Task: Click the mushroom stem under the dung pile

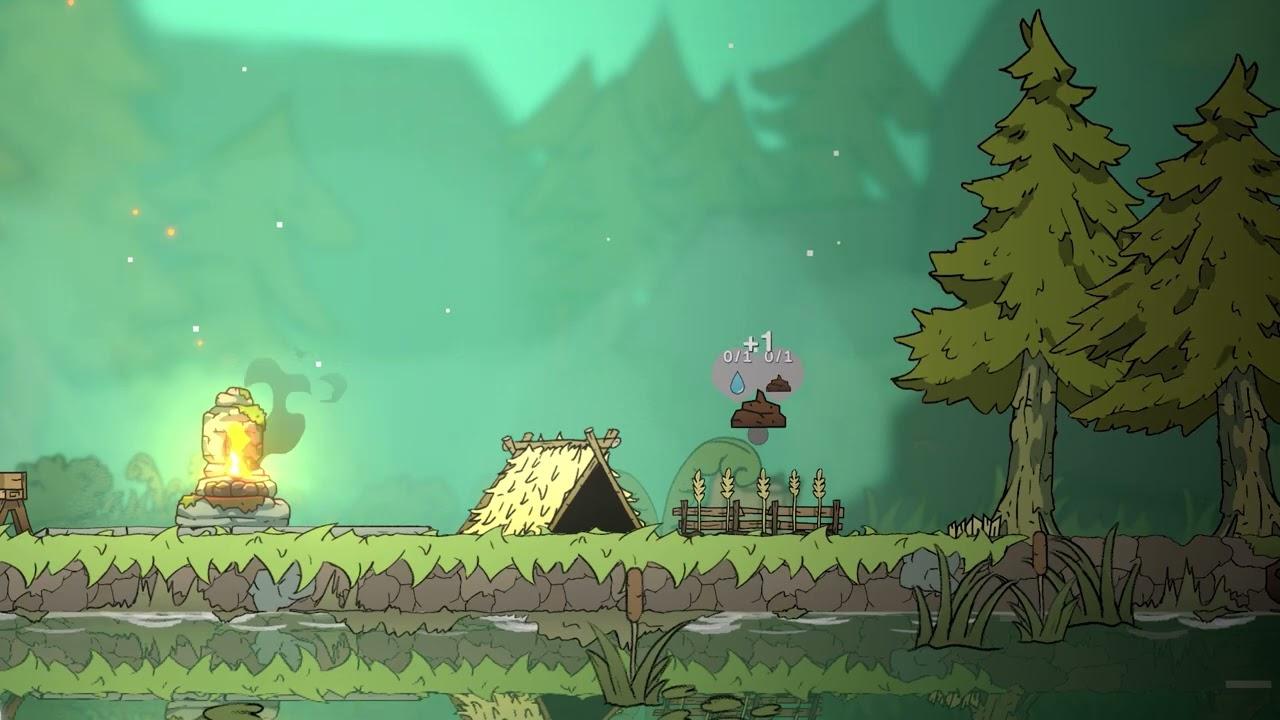Action: point(758,437)
